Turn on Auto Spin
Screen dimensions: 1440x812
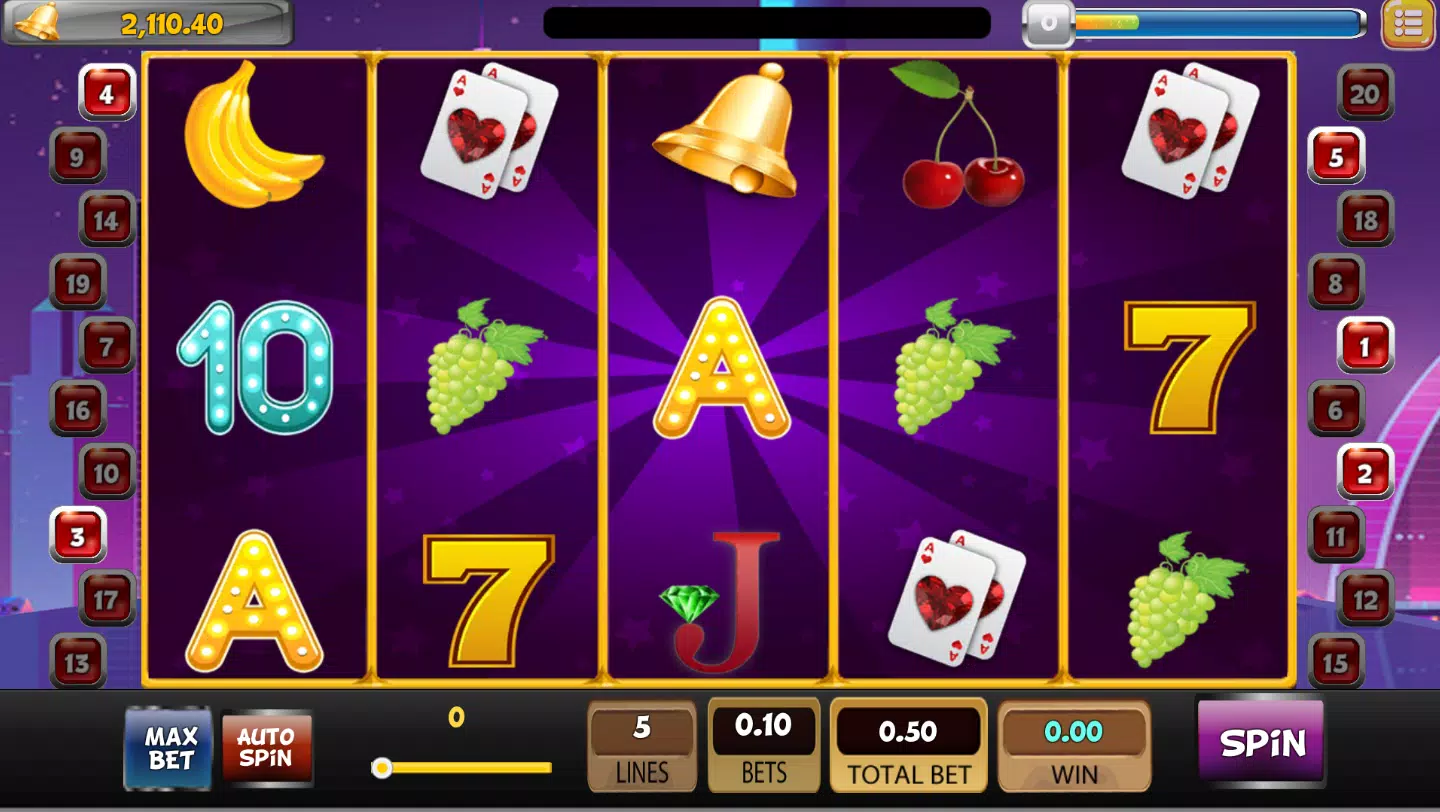[x=266, y=747]
